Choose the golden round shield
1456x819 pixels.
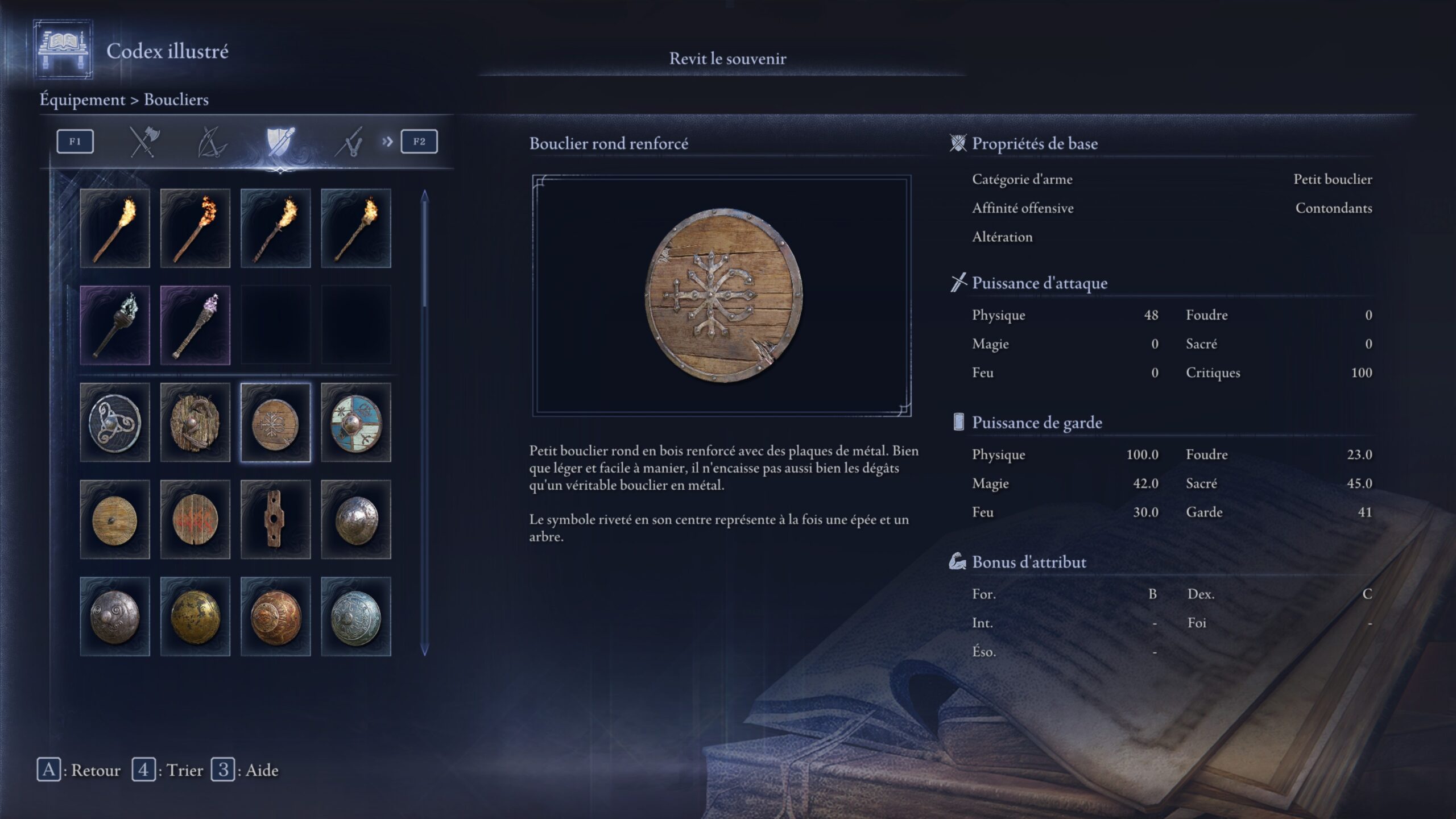click(195, 617)
